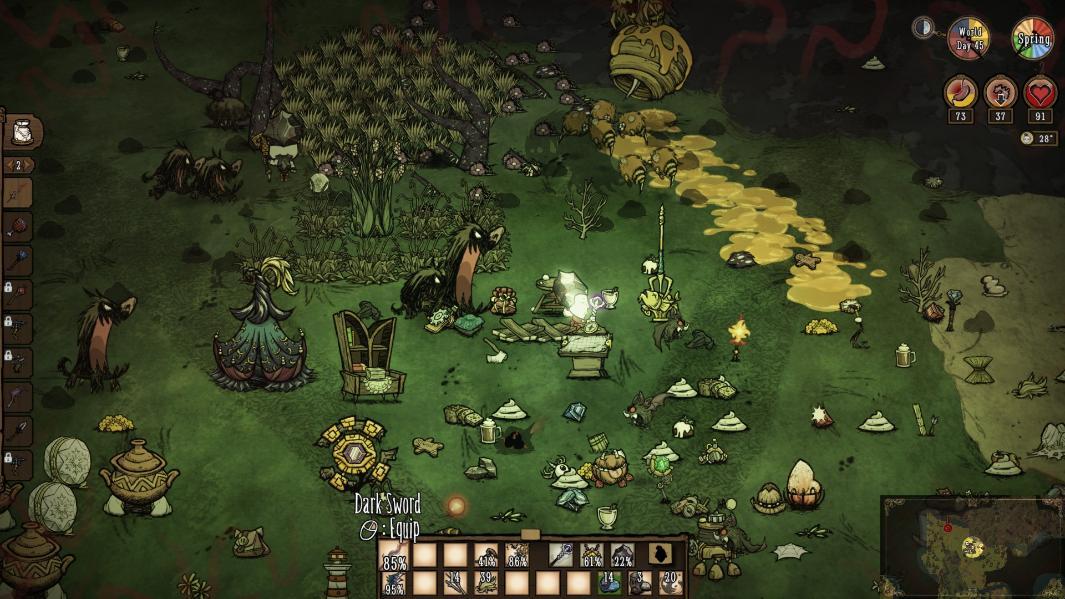The width and height of the screenshot is (1065, 599).
Task: Pick the rocks stack of 3
Action: [x=640, y=582]
